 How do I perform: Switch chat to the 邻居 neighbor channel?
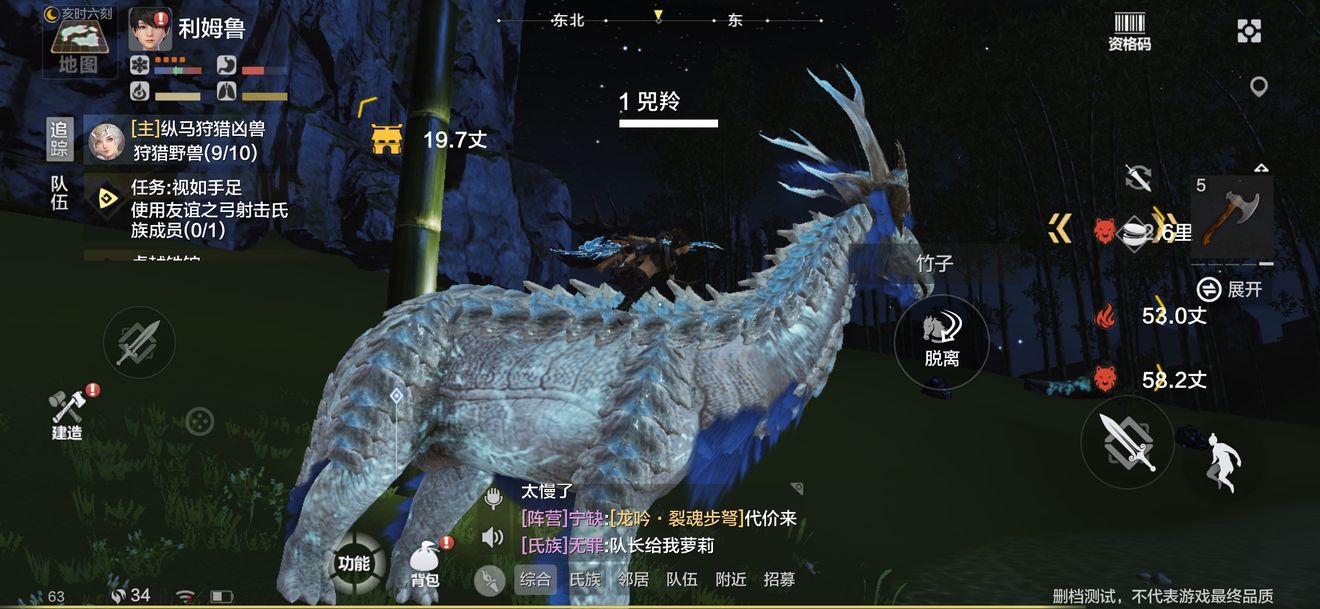click(x=633, y=579)
